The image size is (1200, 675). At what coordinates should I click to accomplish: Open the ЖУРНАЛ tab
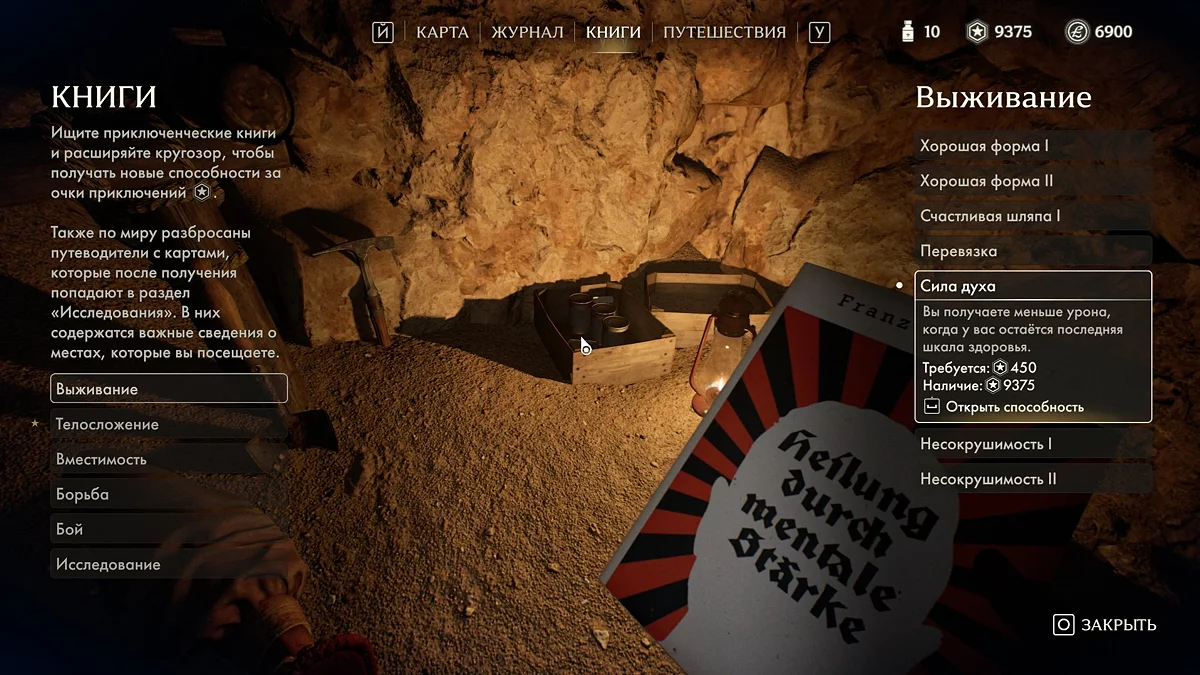(x=527, y=32)
